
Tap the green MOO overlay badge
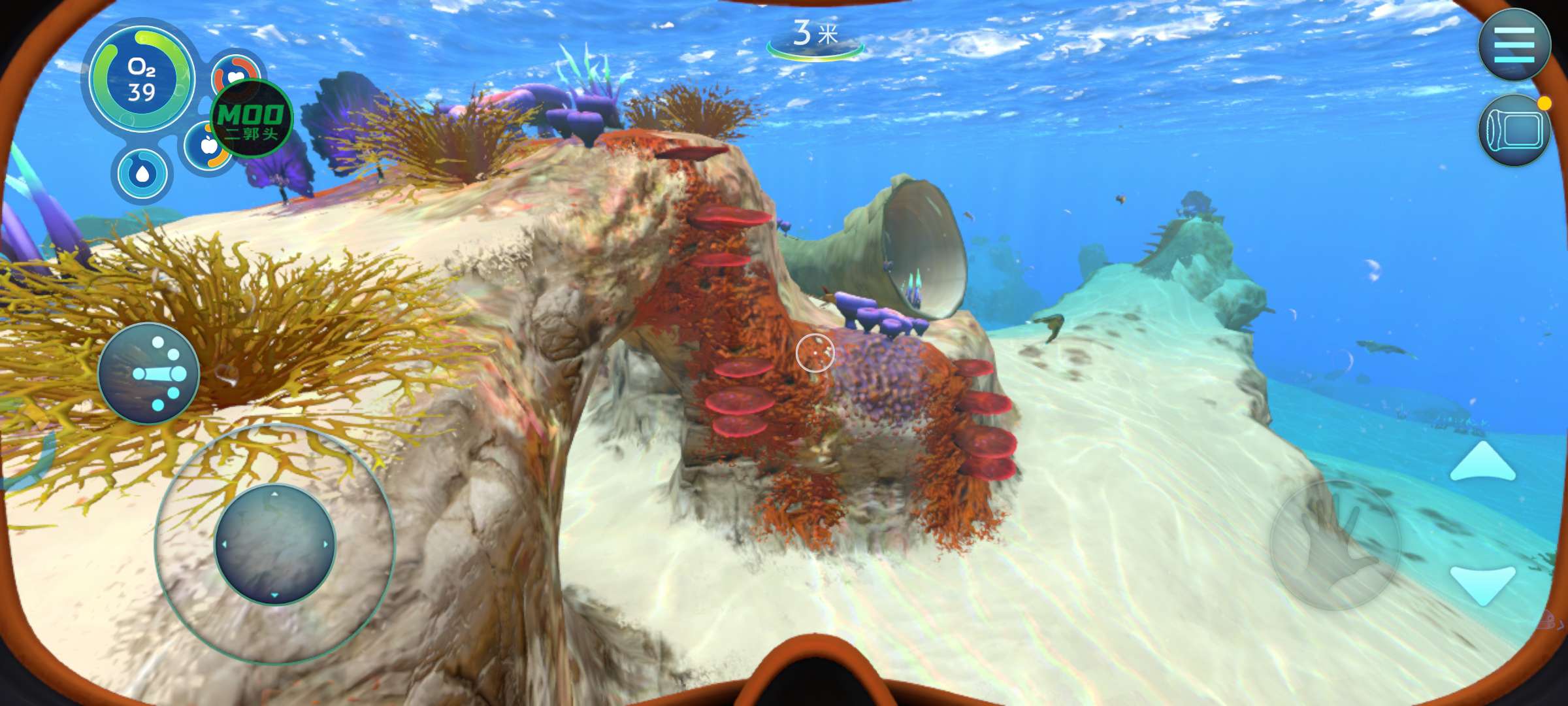click(x=252, y=119)
